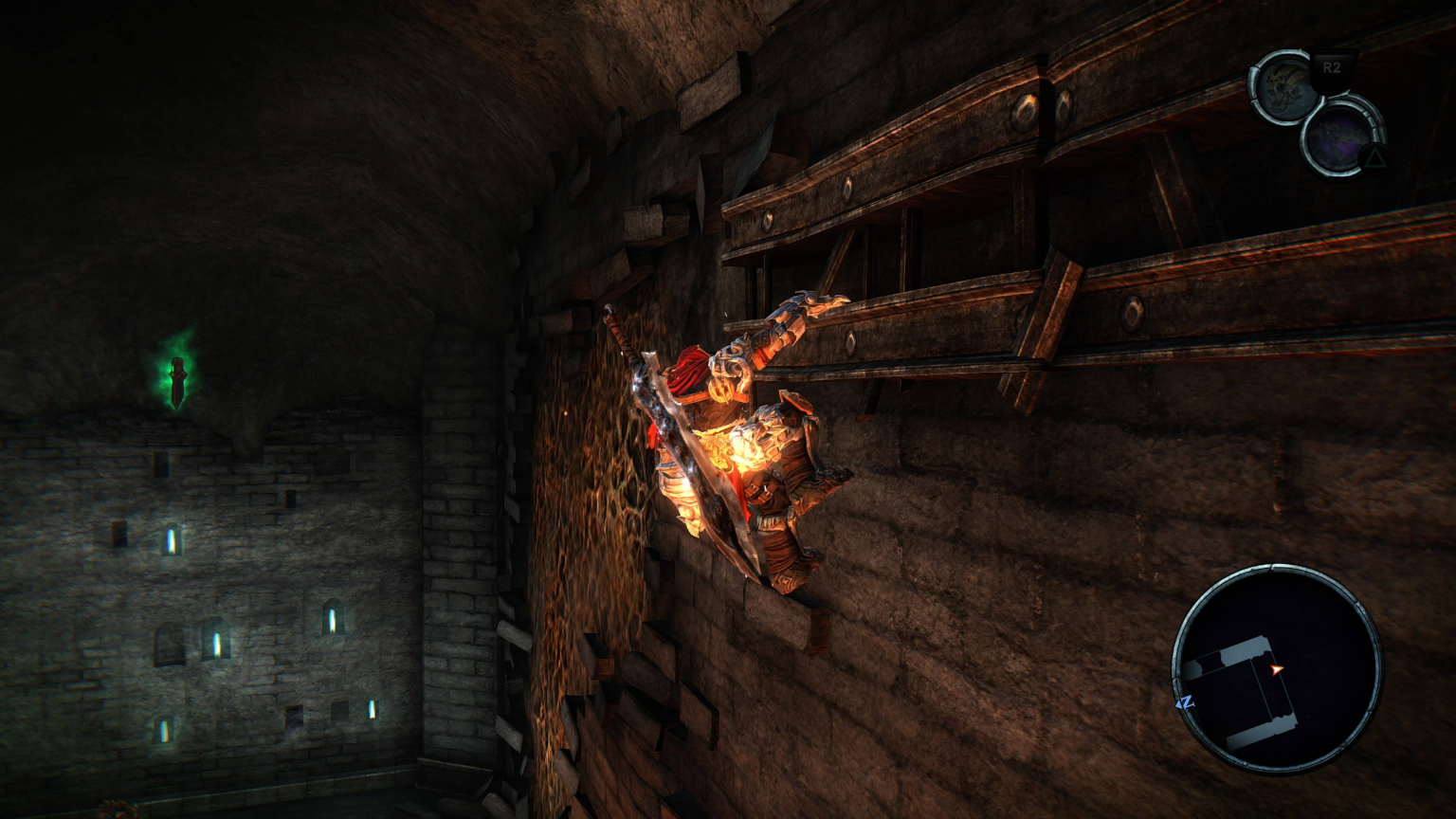This screenshot has width=1456, height=819.
Task: Click the orange player arrow on the minimap
Action: (1277, 669)
